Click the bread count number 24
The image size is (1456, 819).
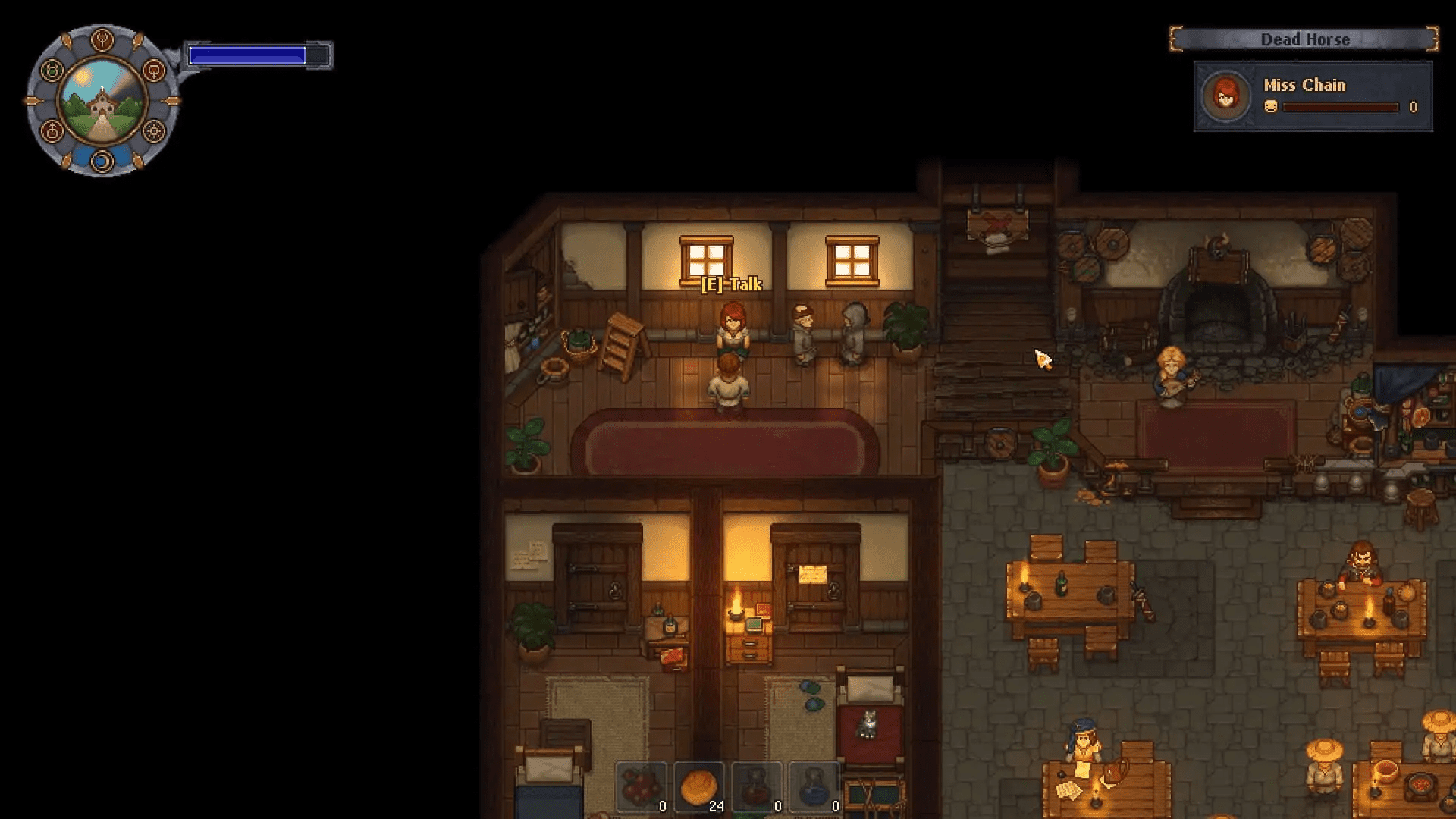point(715,806)
